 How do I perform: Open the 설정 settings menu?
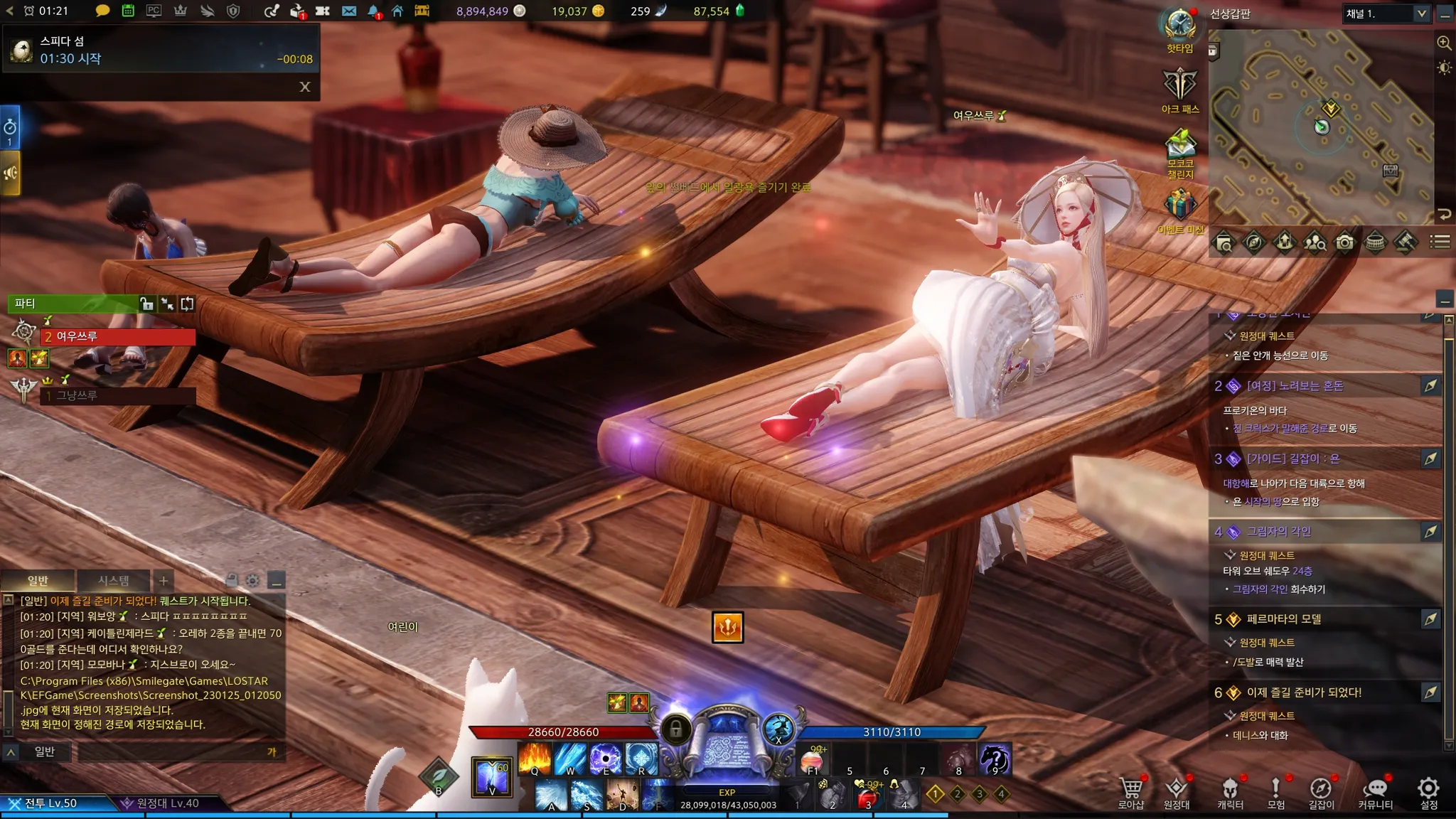coord(1428,791)
